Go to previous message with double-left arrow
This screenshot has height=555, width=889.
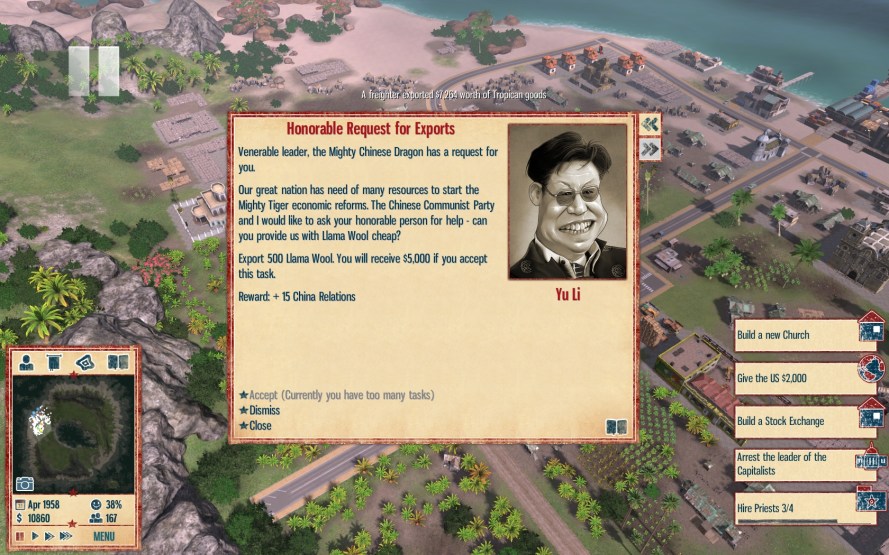click(650, 124)
